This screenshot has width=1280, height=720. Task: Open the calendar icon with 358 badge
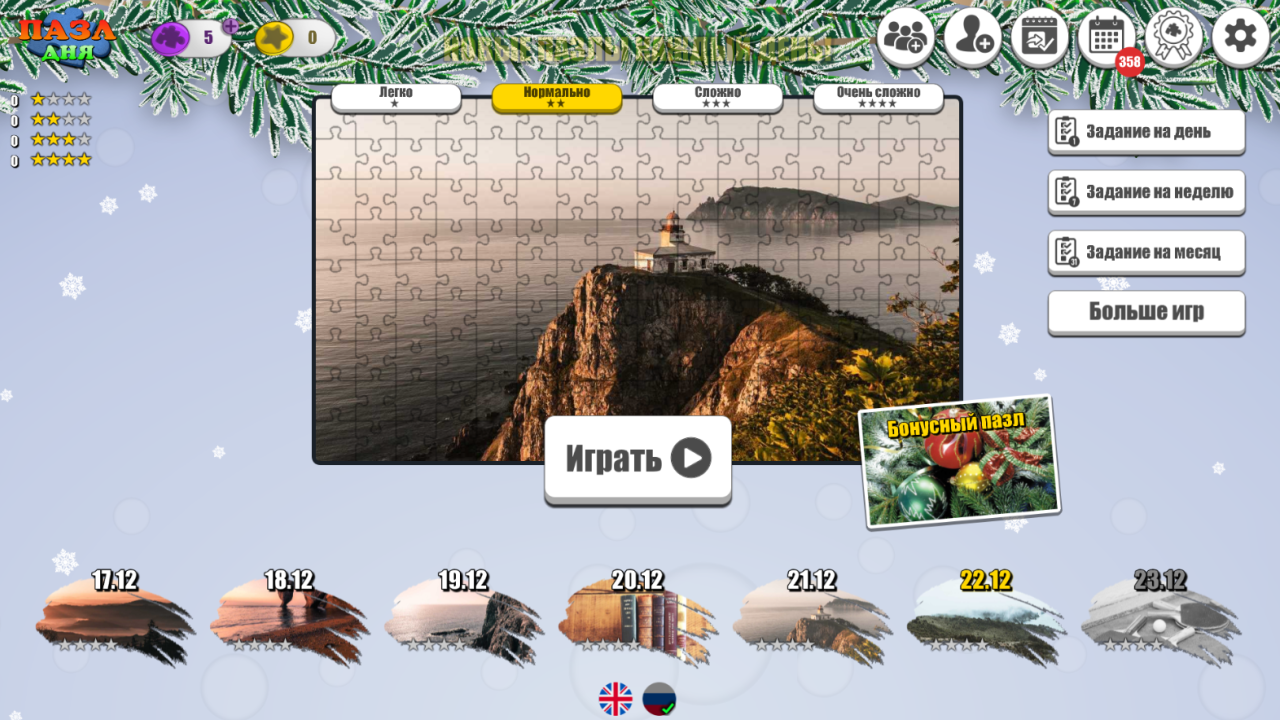1106,36
